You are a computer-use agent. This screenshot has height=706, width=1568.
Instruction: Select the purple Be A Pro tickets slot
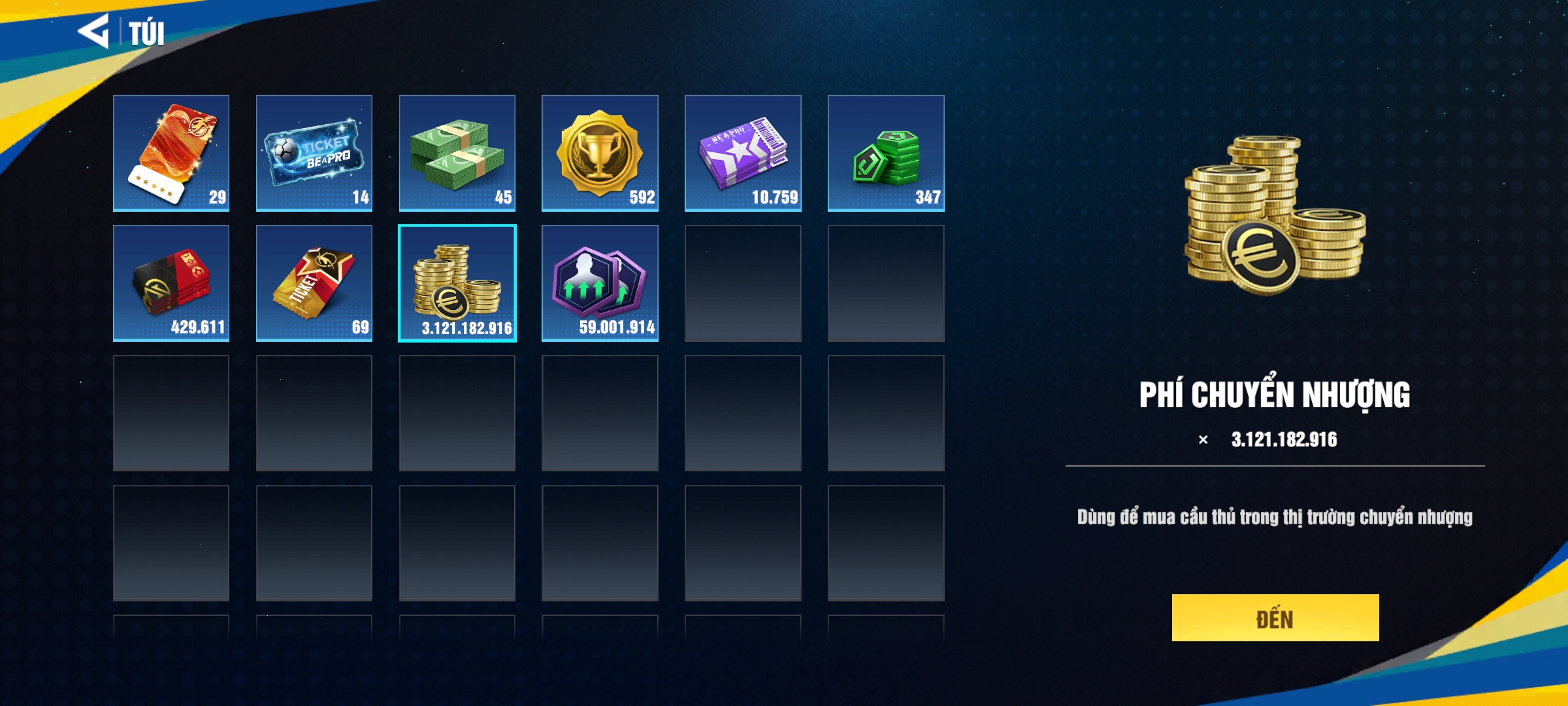coord(743,153)
